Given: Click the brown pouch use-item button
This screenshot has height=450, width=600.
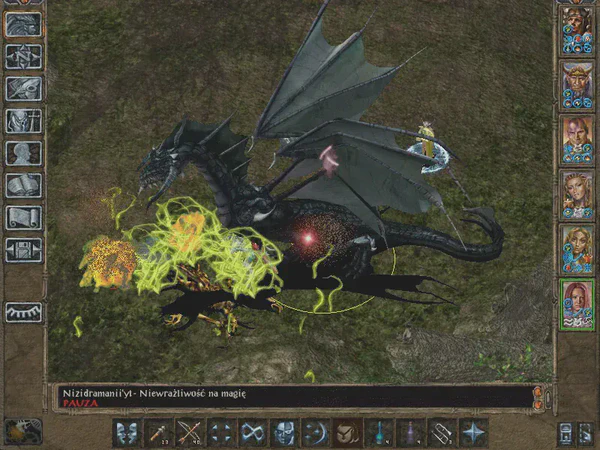Looking at the screenshot, I should pos(346,432).
